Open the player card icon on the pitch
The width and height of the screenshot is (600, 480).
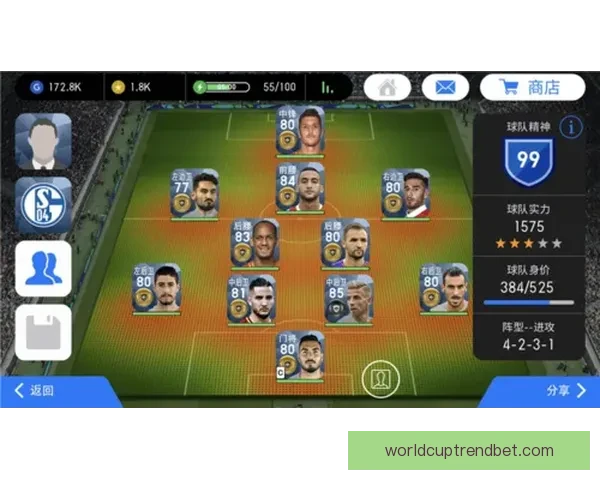tap(382, 378)
